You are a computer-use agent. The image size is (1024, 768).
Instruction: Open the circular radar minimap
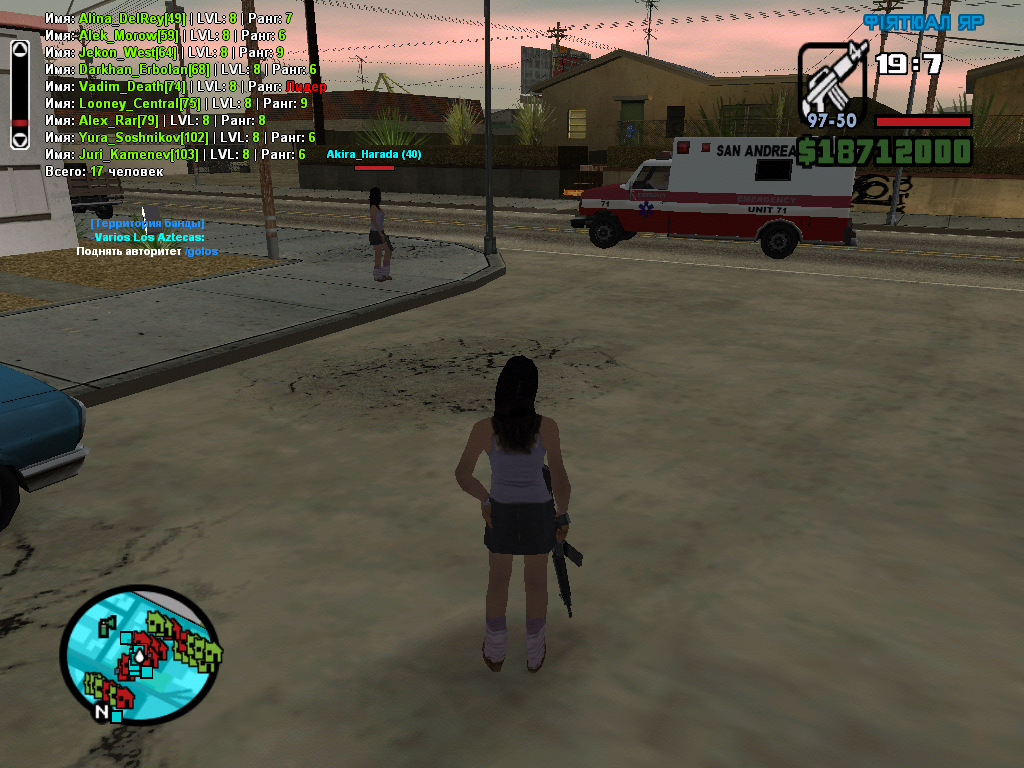[x=140, y=655]
